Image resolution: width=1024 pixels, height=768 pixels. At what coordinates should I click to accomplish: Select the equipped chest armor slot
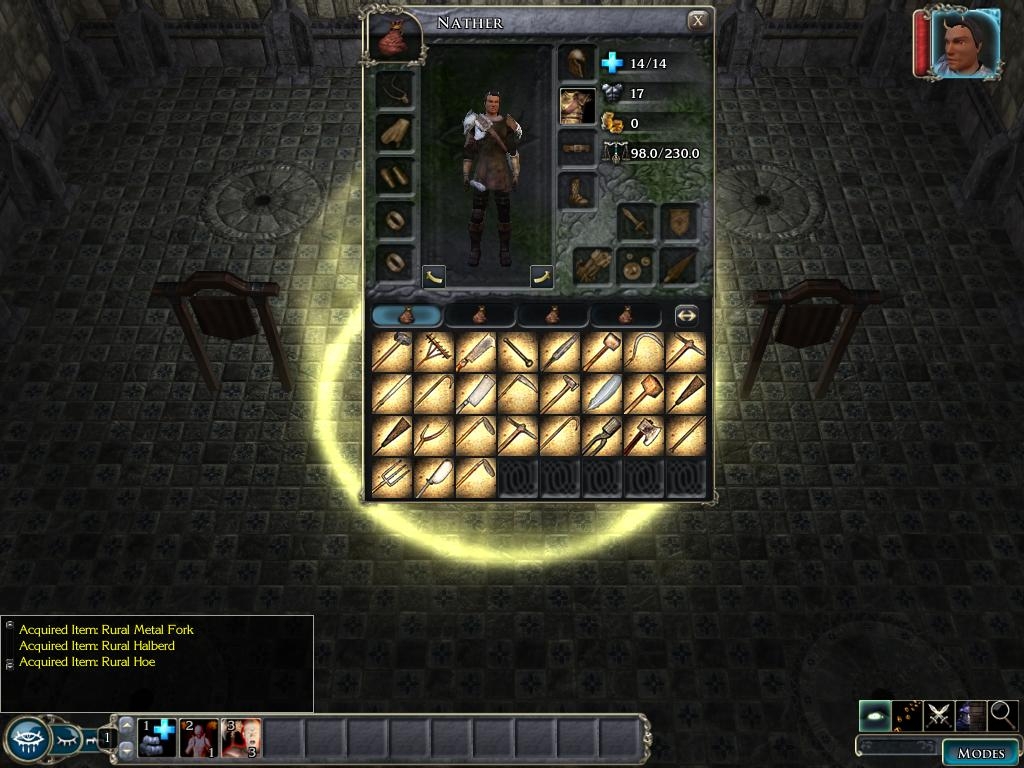click(x=577, y=106)
